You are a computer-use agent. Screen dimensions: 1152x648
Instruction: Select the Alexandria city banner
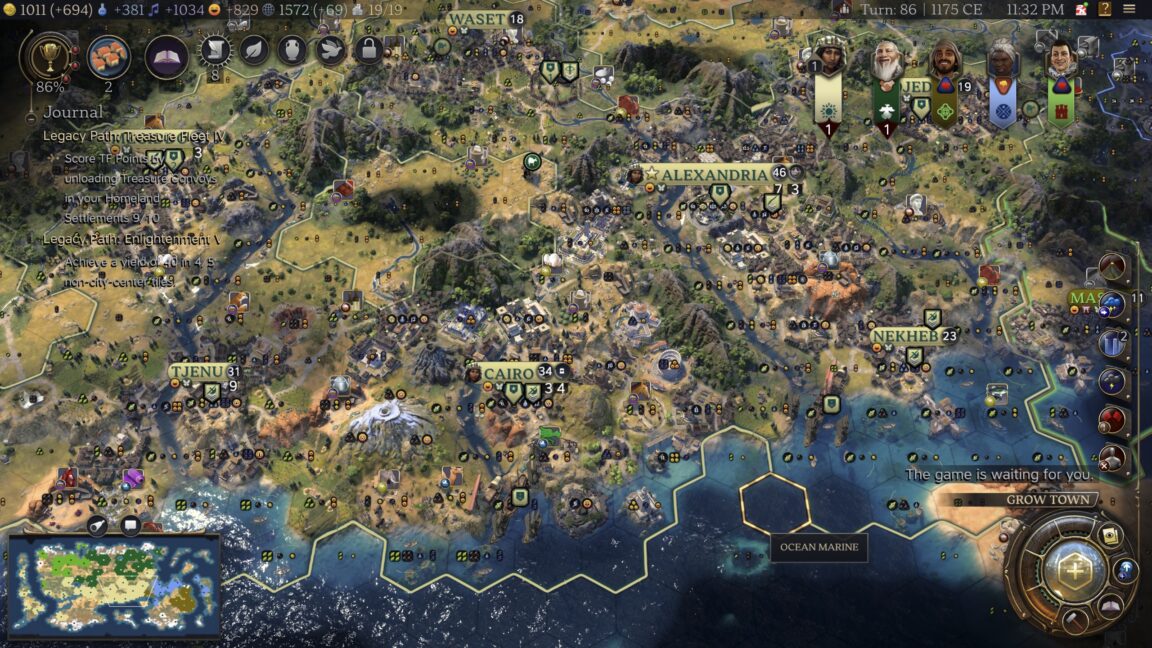click(x=712, y=174)
